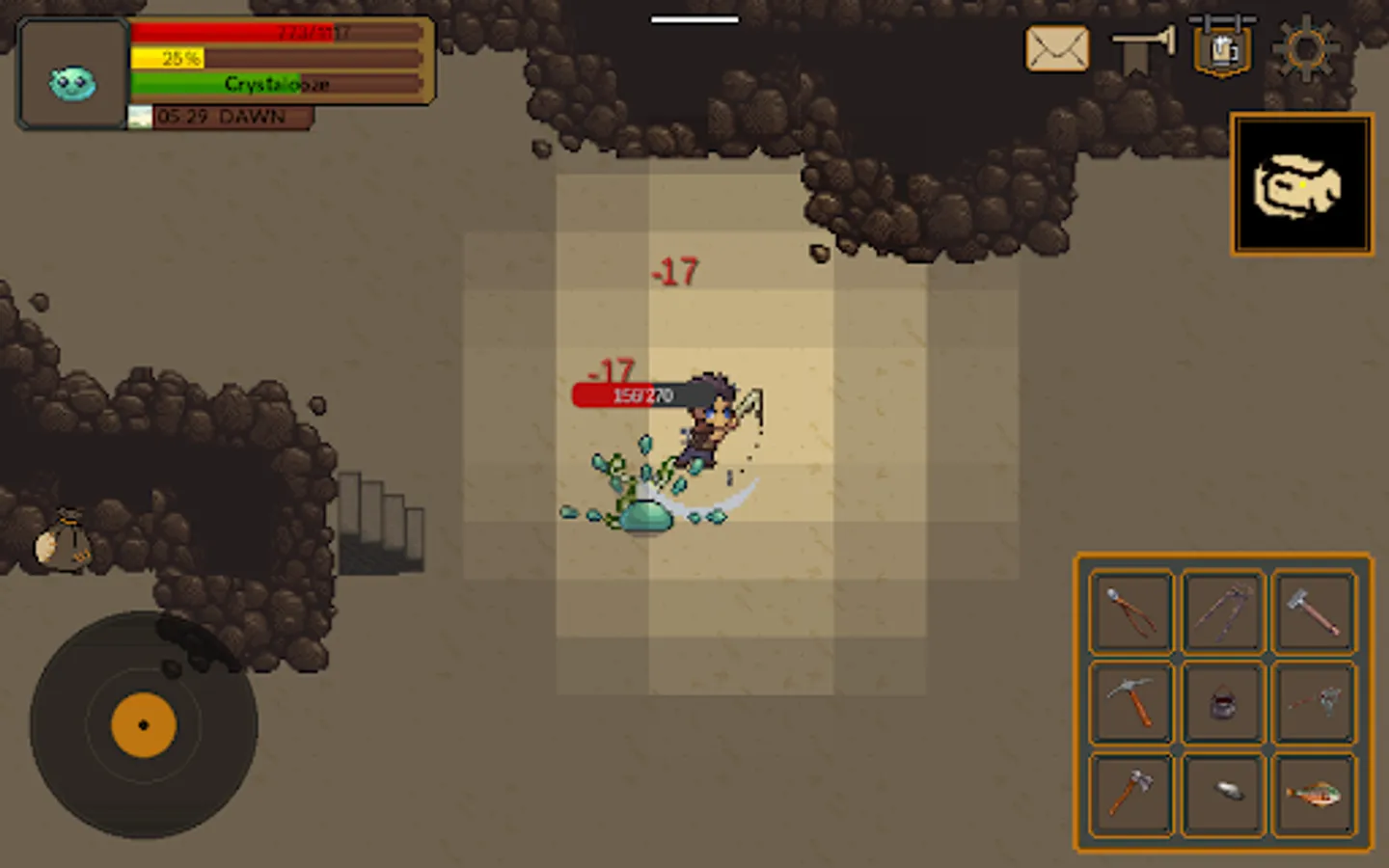This screenshot has height=868, width=1389.
Task: Select the long pliers in the hotbar
Action: tap(1223, 610)
